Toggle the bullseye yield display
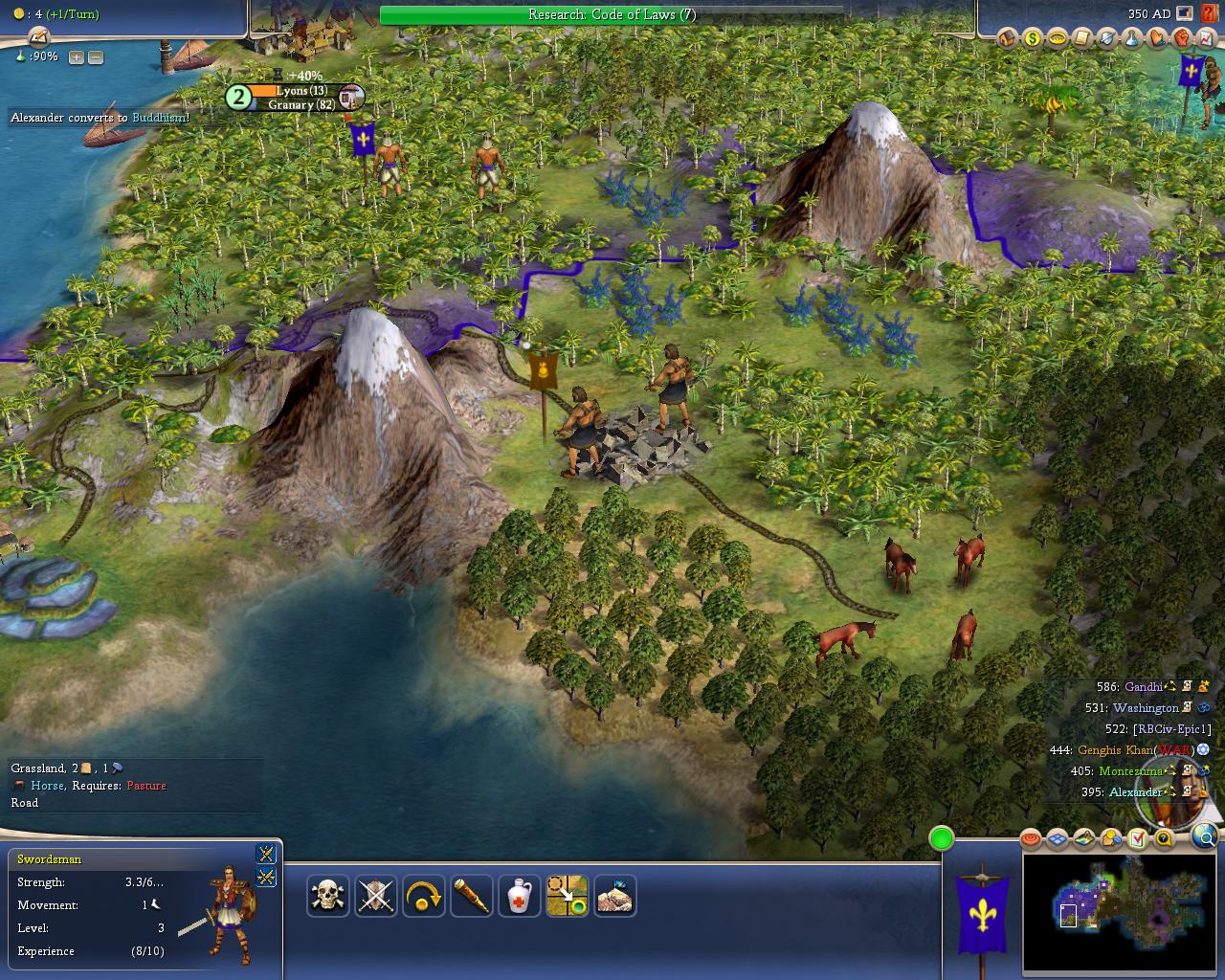The height and width of the screenshot is (980, 1225). click(1032, 838)
